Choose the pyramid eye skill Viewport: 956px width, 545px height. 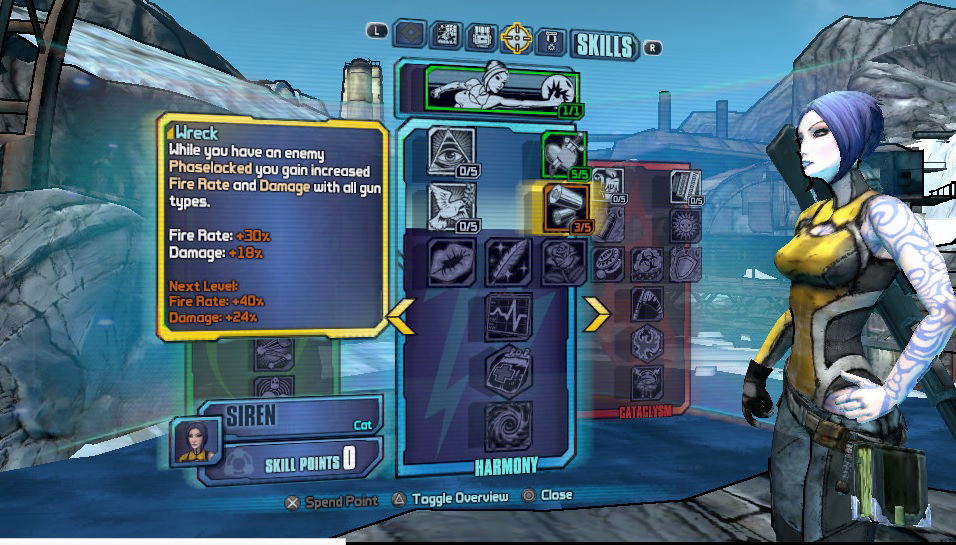(x=451, y=151)
